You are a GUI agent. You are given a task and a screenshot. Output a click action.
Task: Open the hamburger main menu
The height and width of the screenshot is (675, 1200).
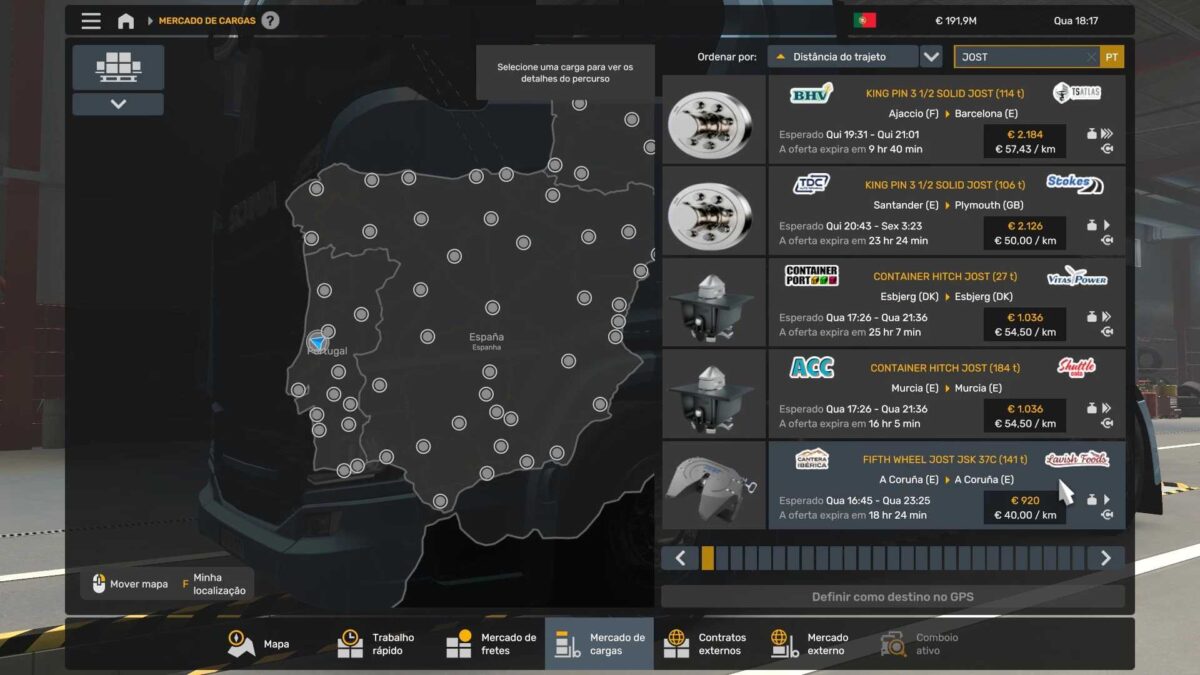(91, 21)
